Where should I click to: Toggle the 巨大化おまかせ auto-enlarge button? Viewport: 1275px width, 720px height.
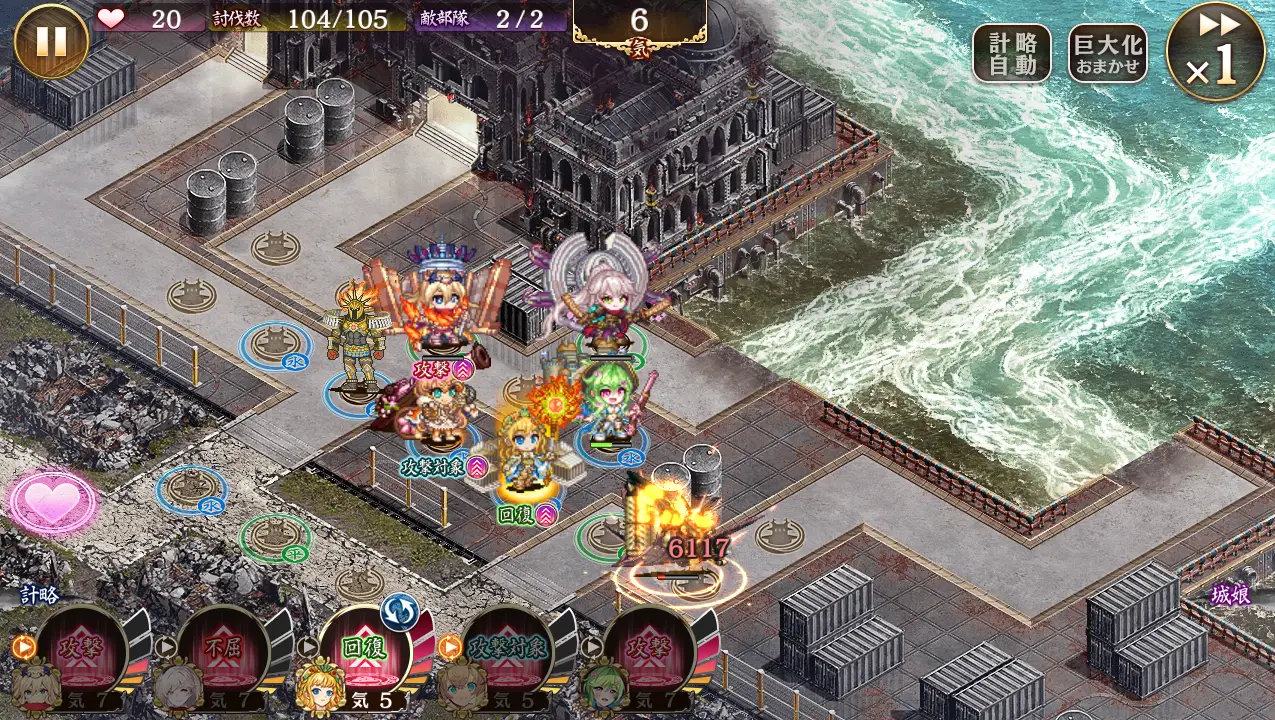[1107, 54]
